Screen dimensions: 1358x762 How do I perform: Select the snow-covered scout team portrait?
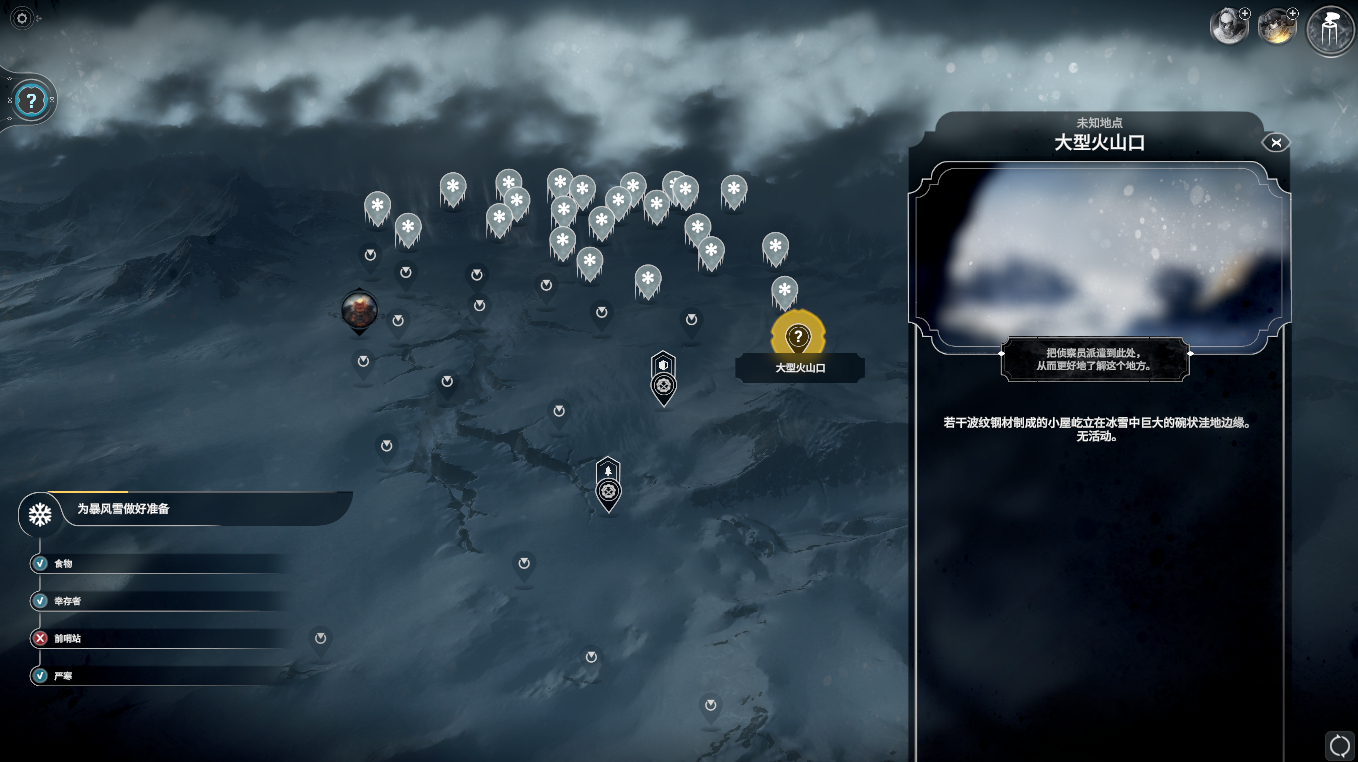1228,27
